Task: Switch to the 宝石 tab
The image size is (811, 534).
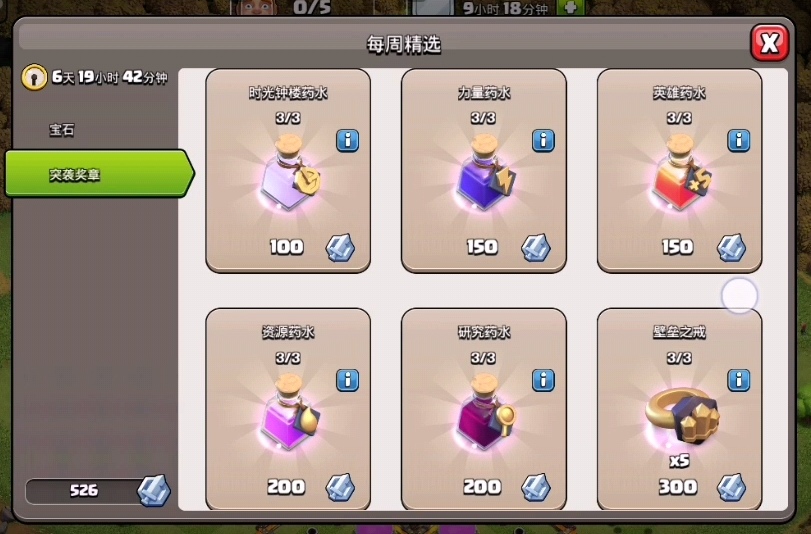Action: pyautogui.click(x=63, y=130)
